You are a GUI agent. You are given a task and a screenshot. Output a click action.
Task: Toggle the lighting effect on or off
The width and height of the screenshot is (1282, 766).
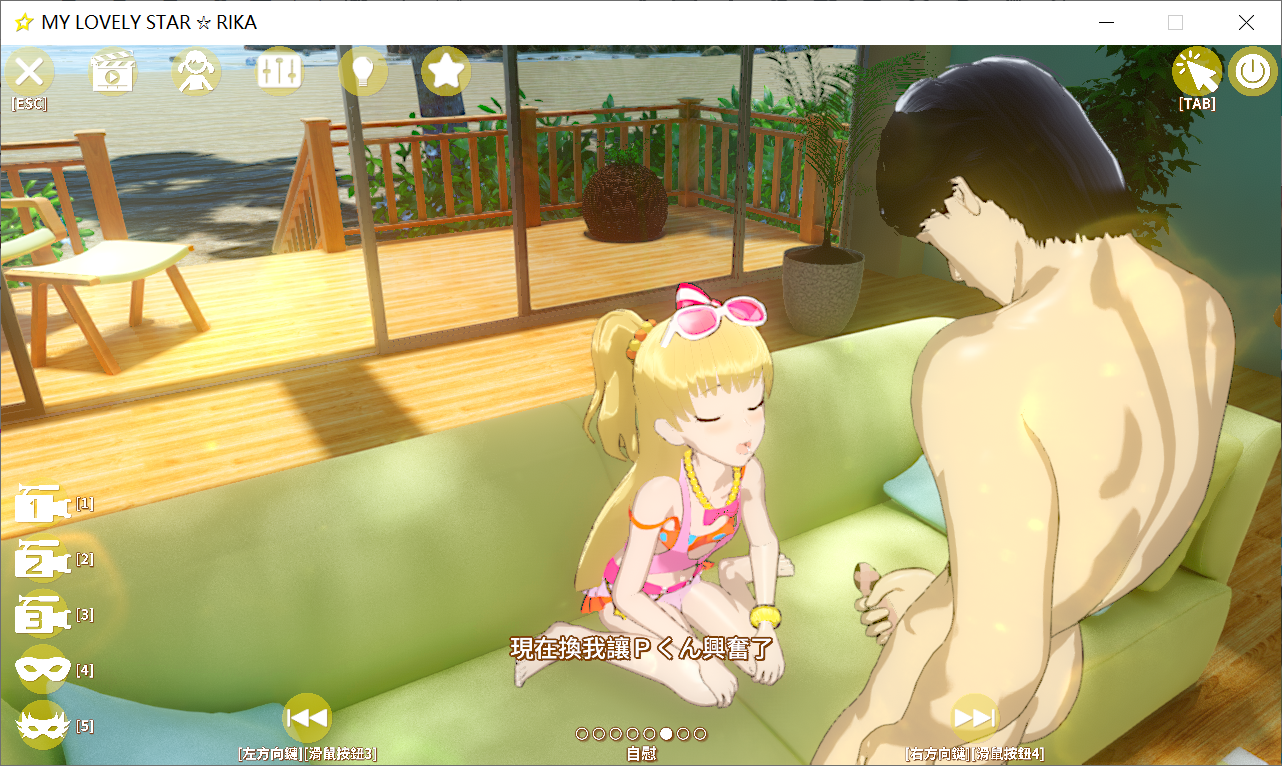[363, 71]
